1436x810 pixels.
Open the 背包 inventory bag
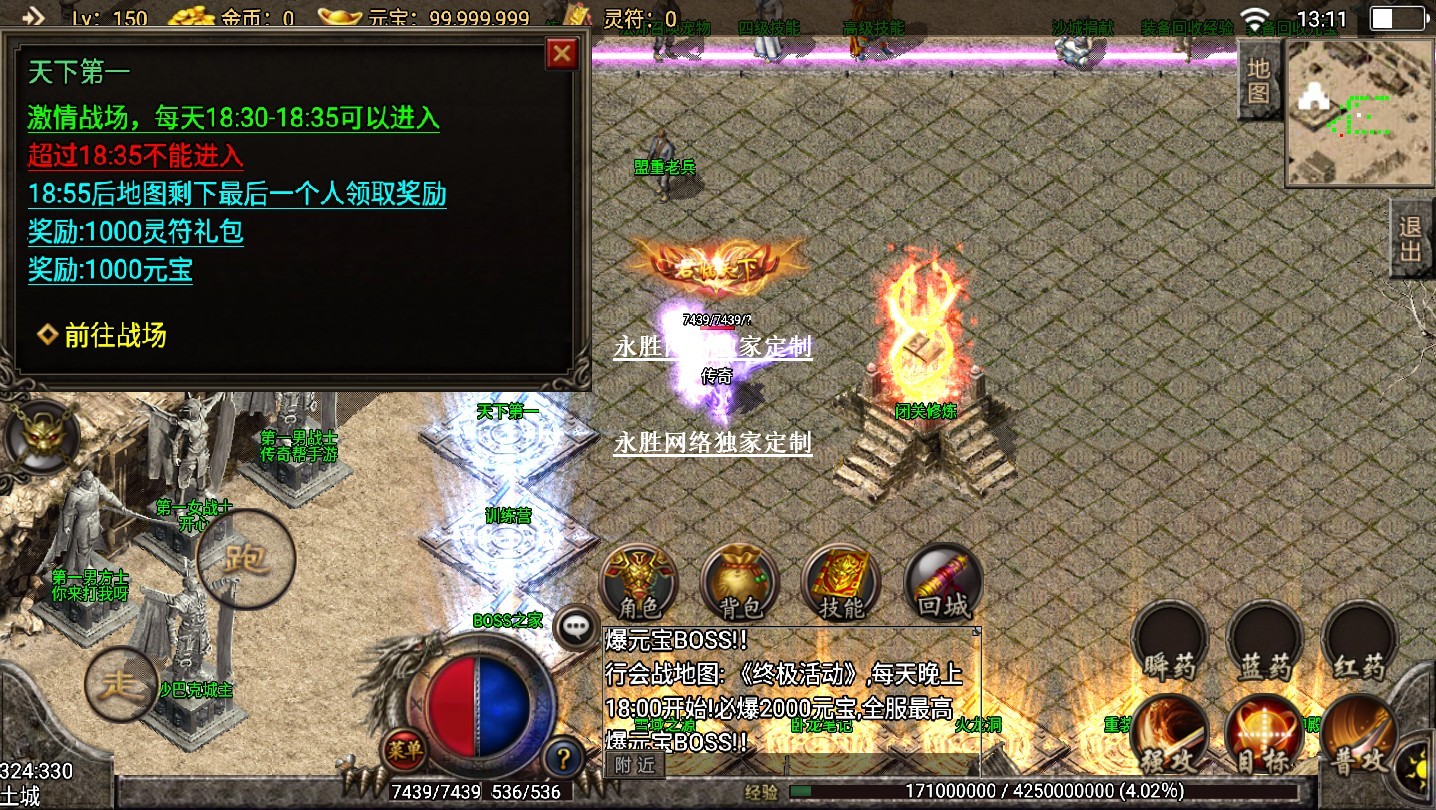click(740, 581)
